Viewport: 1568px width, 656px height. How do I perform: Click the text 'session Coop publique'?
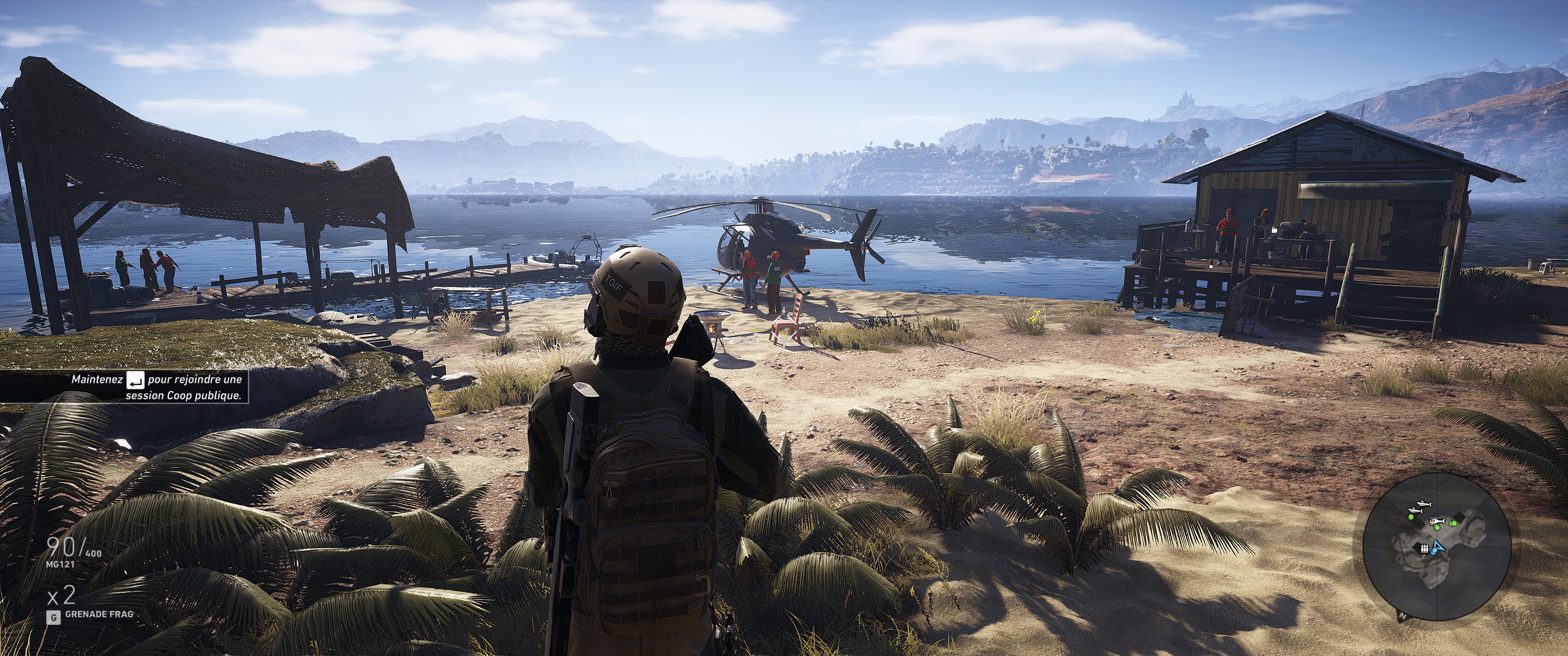pyautogui.click(x=190, y=396)
